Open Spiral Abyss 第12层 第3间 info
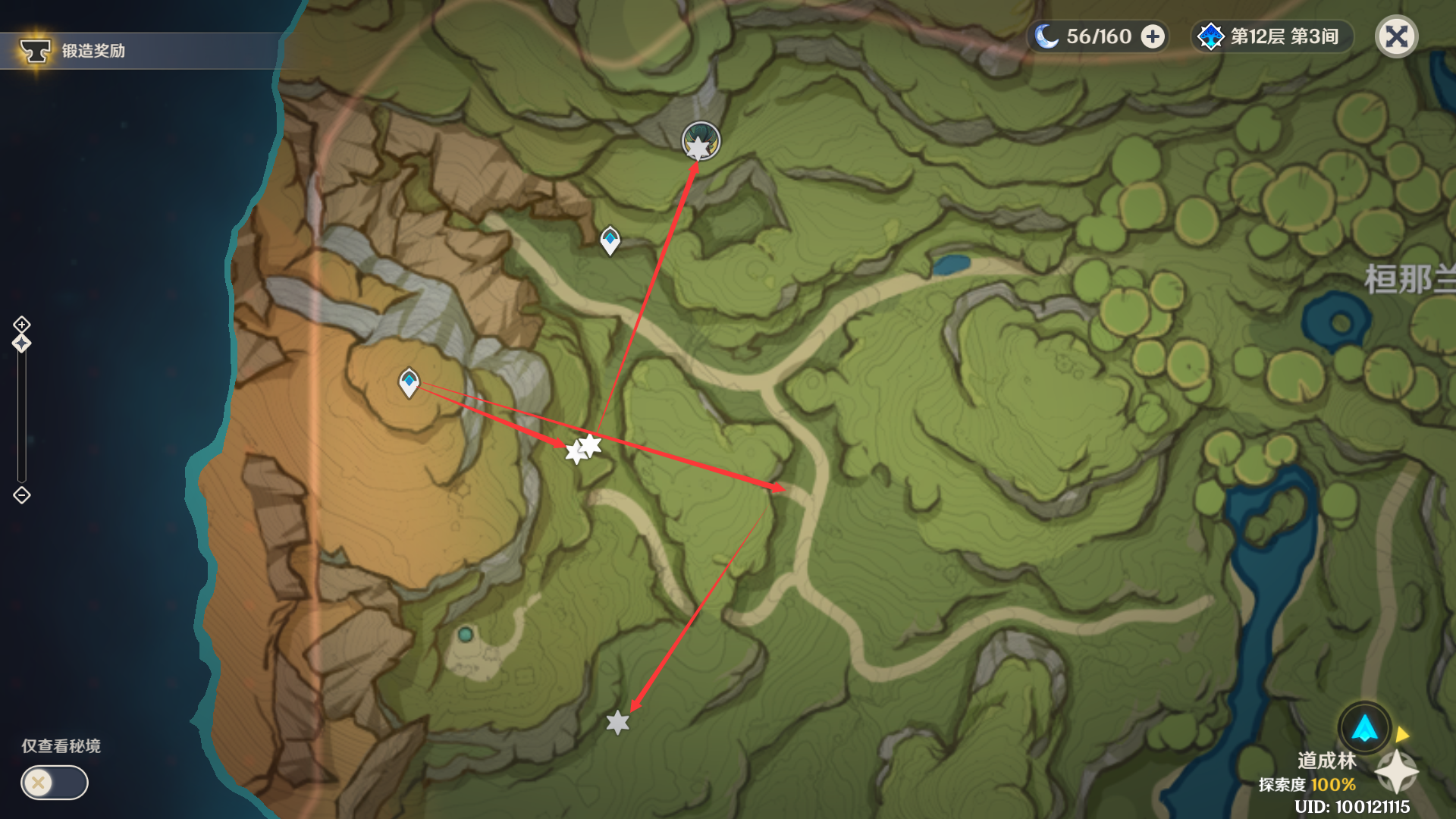1456x819 pixels. (x=1271, y=36)
